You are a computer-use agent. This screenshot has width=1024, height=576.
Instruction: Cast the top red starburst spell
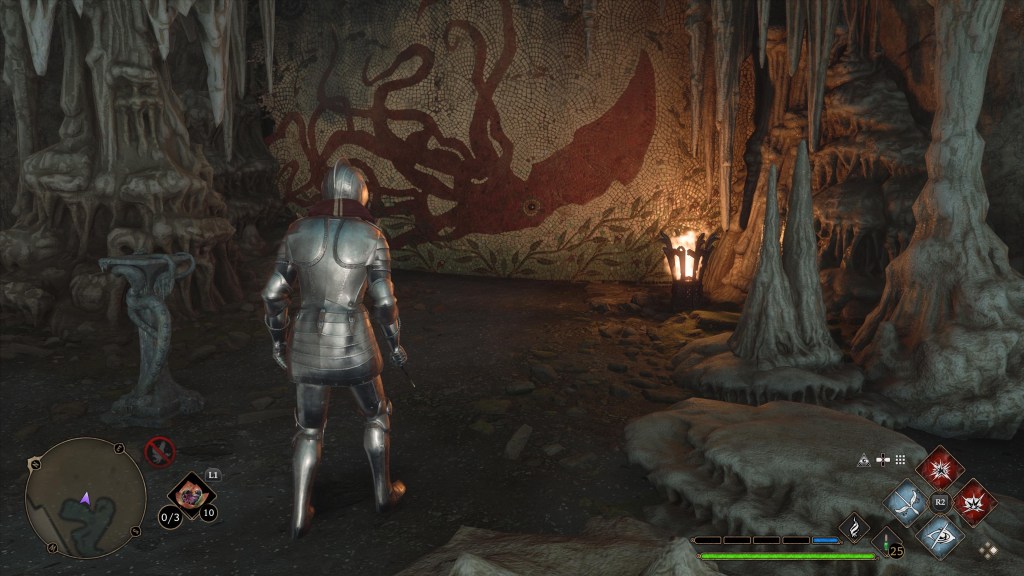point(940,468)
